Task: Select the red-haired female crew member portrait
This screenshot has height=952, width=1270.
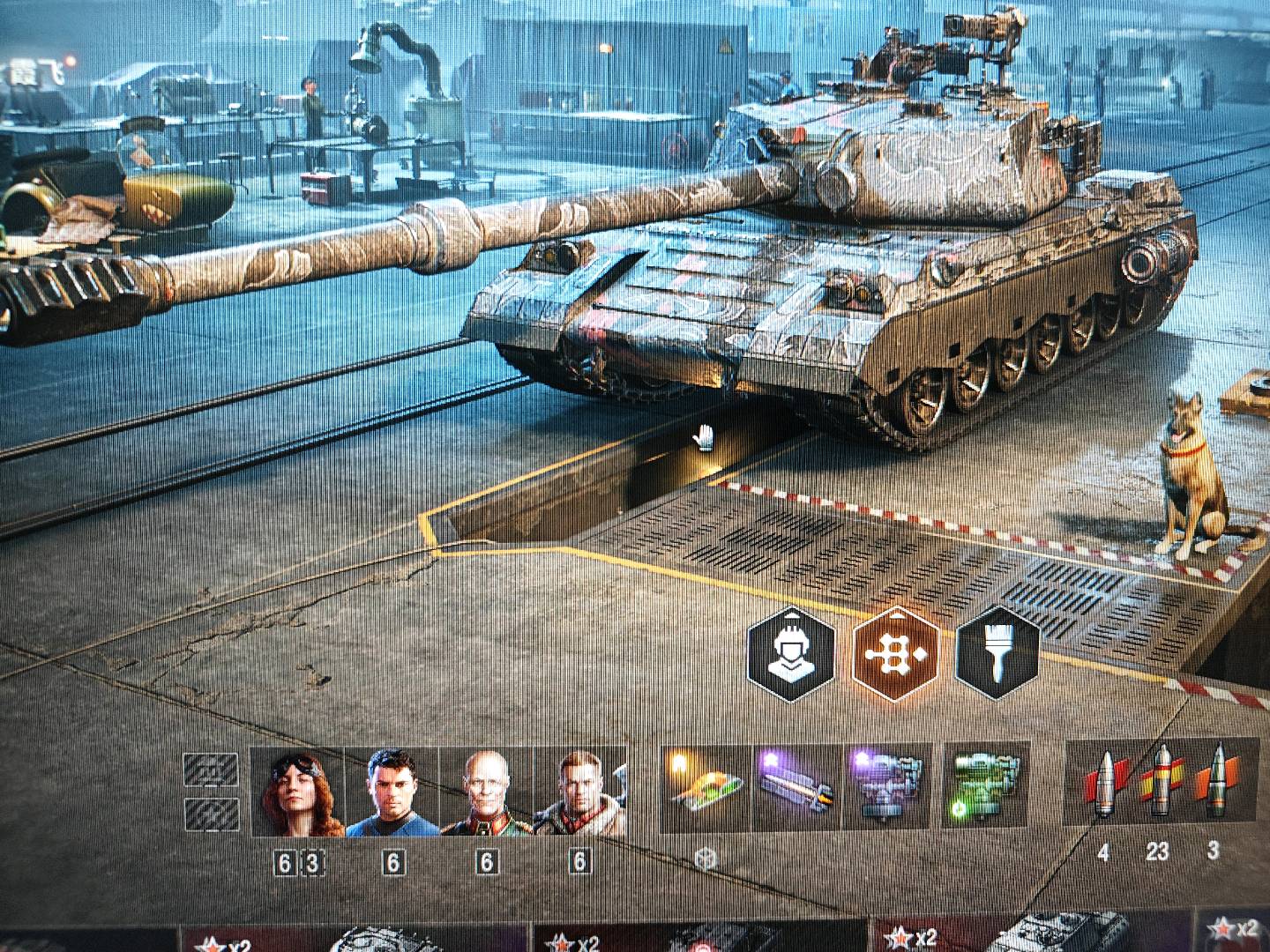Action: point(297,792)
